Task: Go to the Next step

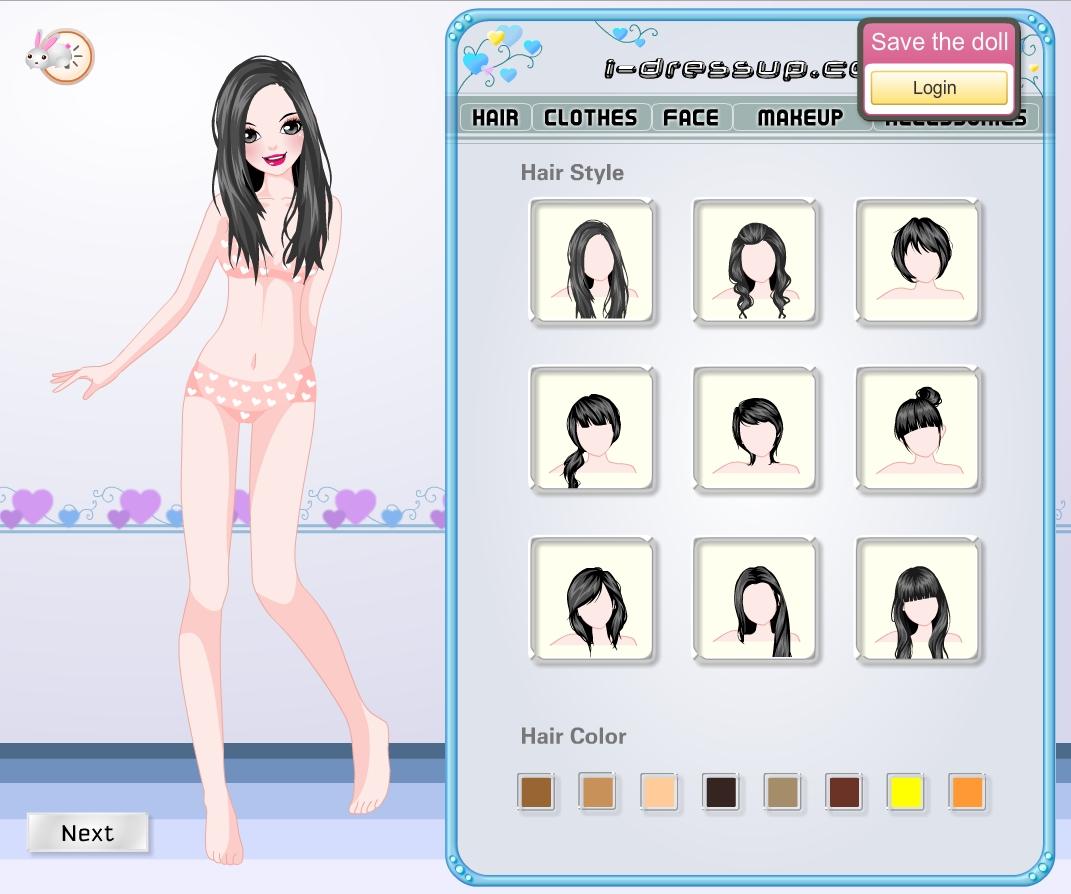Action: [x=88, y=833]
